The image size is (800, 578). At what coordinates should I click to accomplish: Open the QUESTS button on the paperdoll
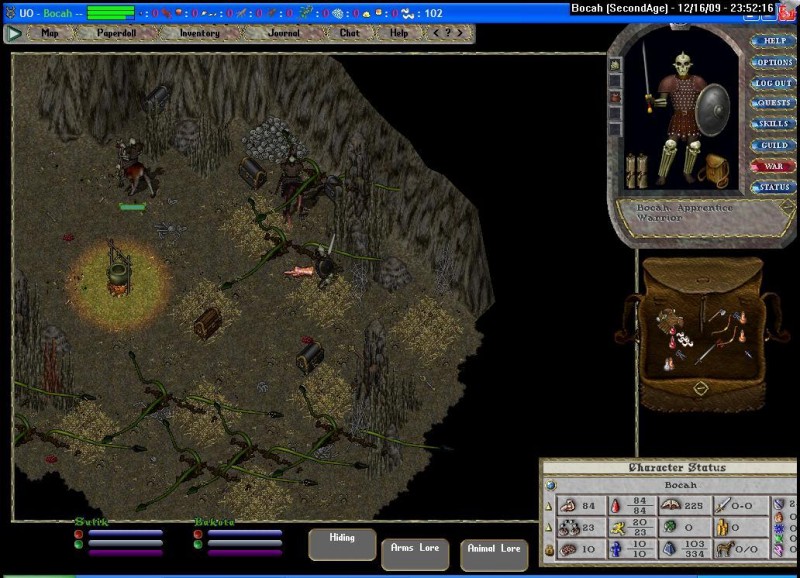(774, 103)
